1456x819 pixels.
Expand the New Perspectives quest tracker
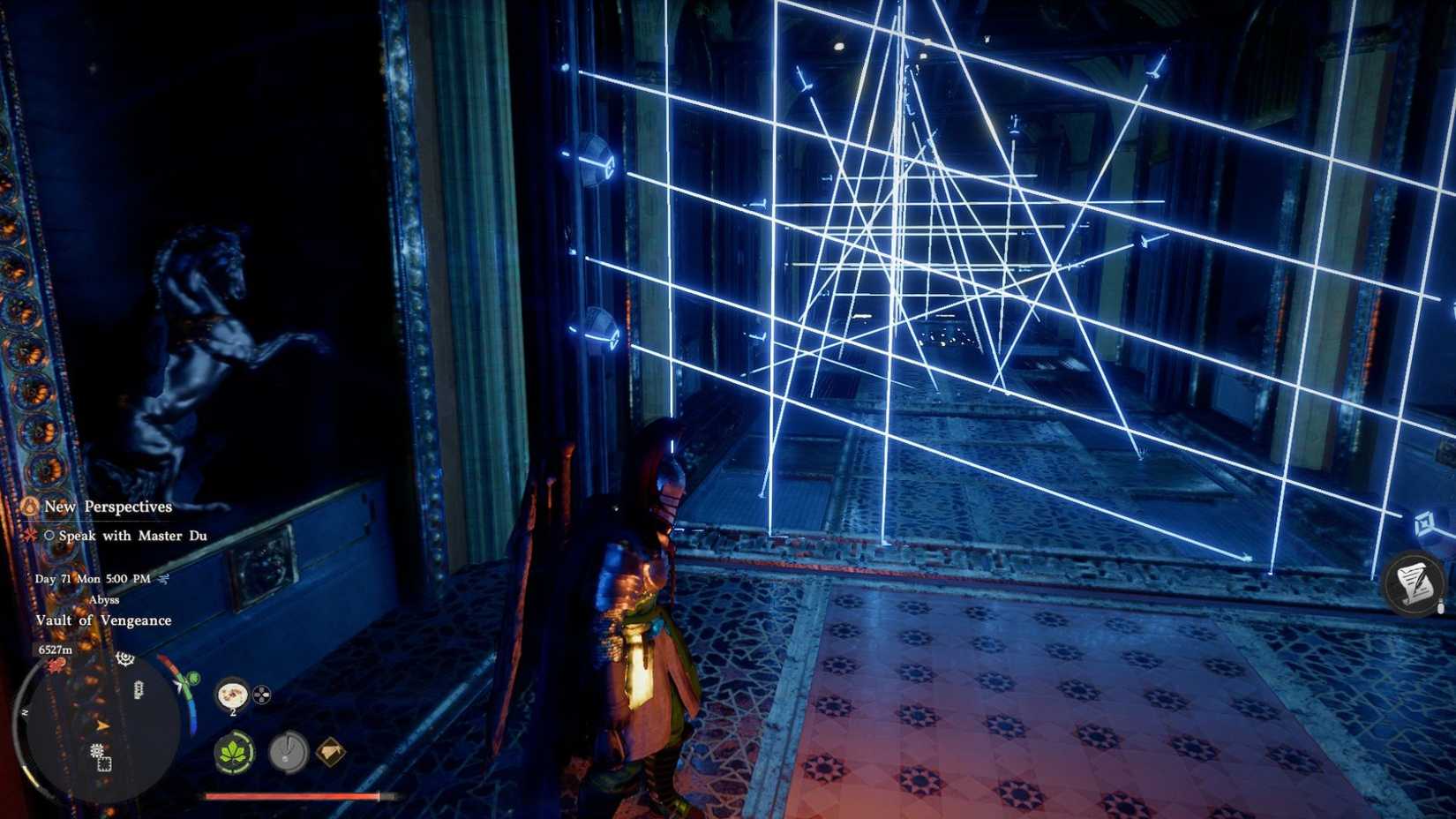point(109,506)
